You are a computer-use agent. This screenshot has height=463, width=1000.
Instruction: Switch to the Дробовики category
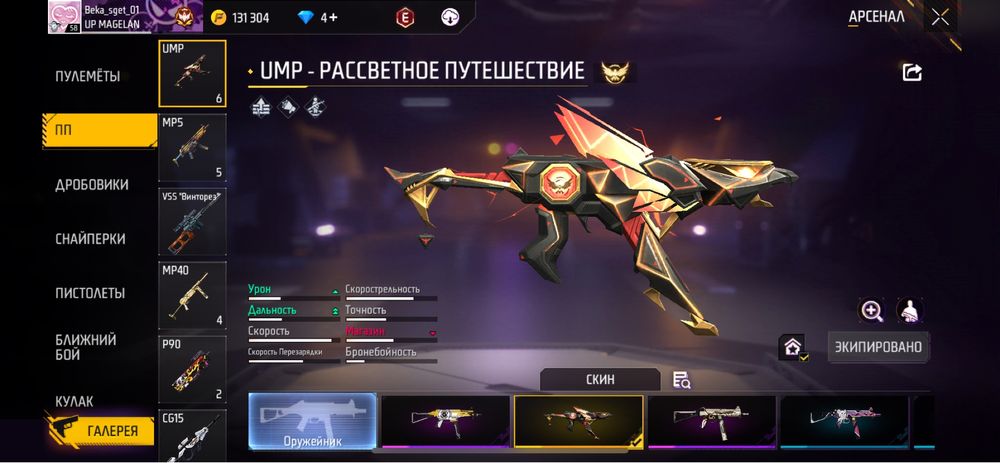coord(92,185)
